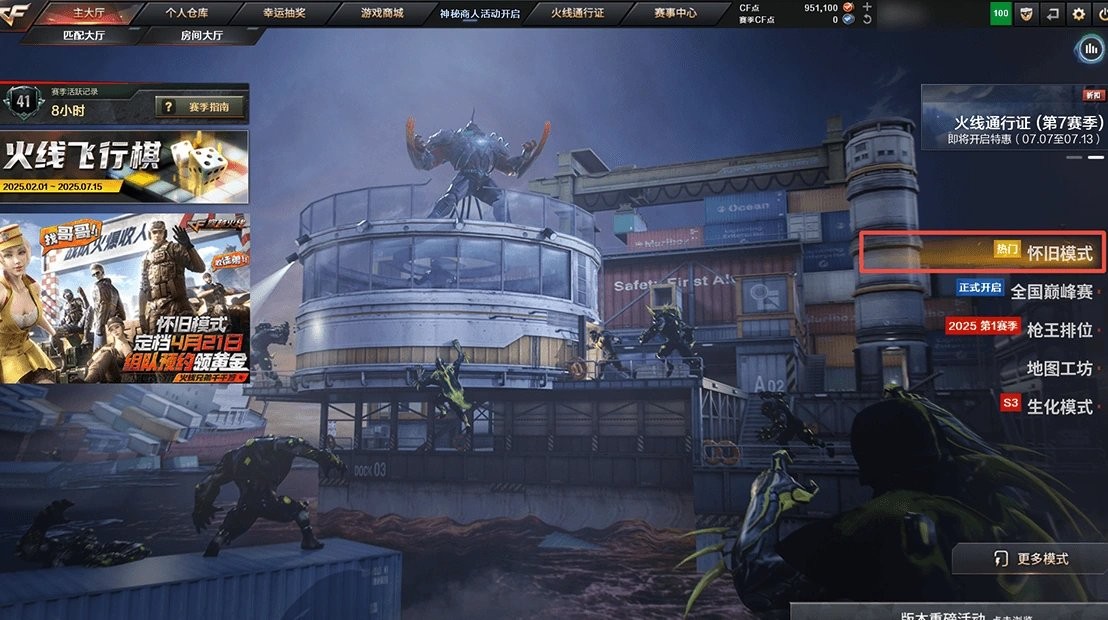The height and width of the screenshot is (620, 1108).
Task: Open the 火线通行证 tab
Action: 579,13
